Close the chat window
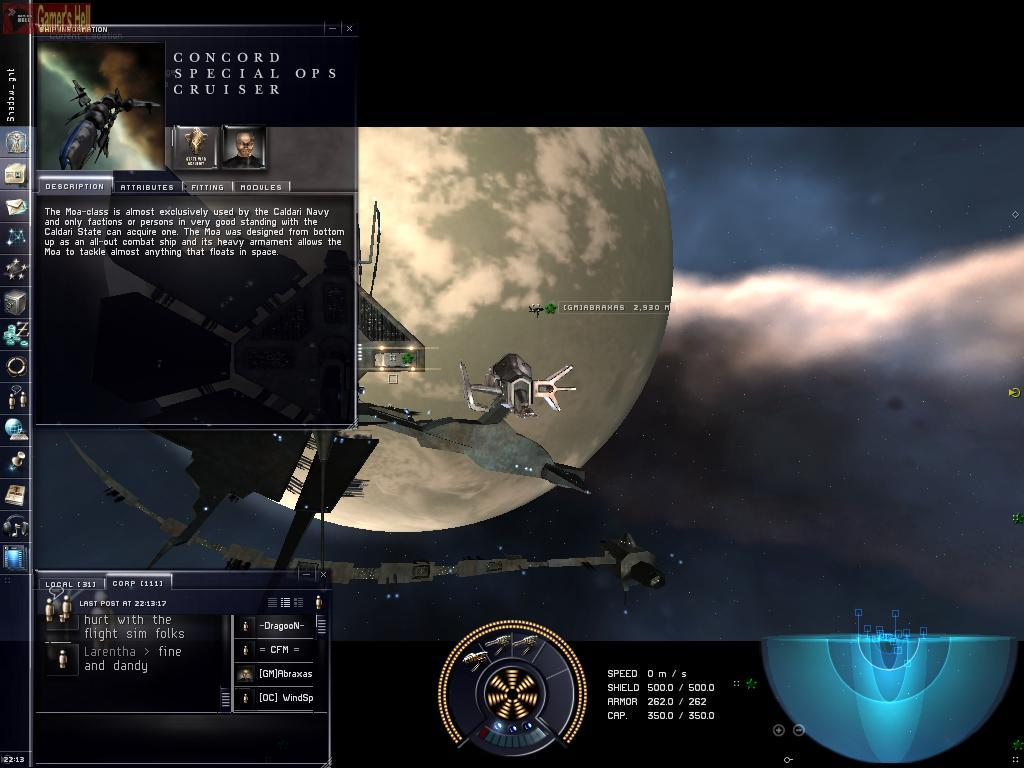The image size is (1024, 768). [x=322, y=574]
